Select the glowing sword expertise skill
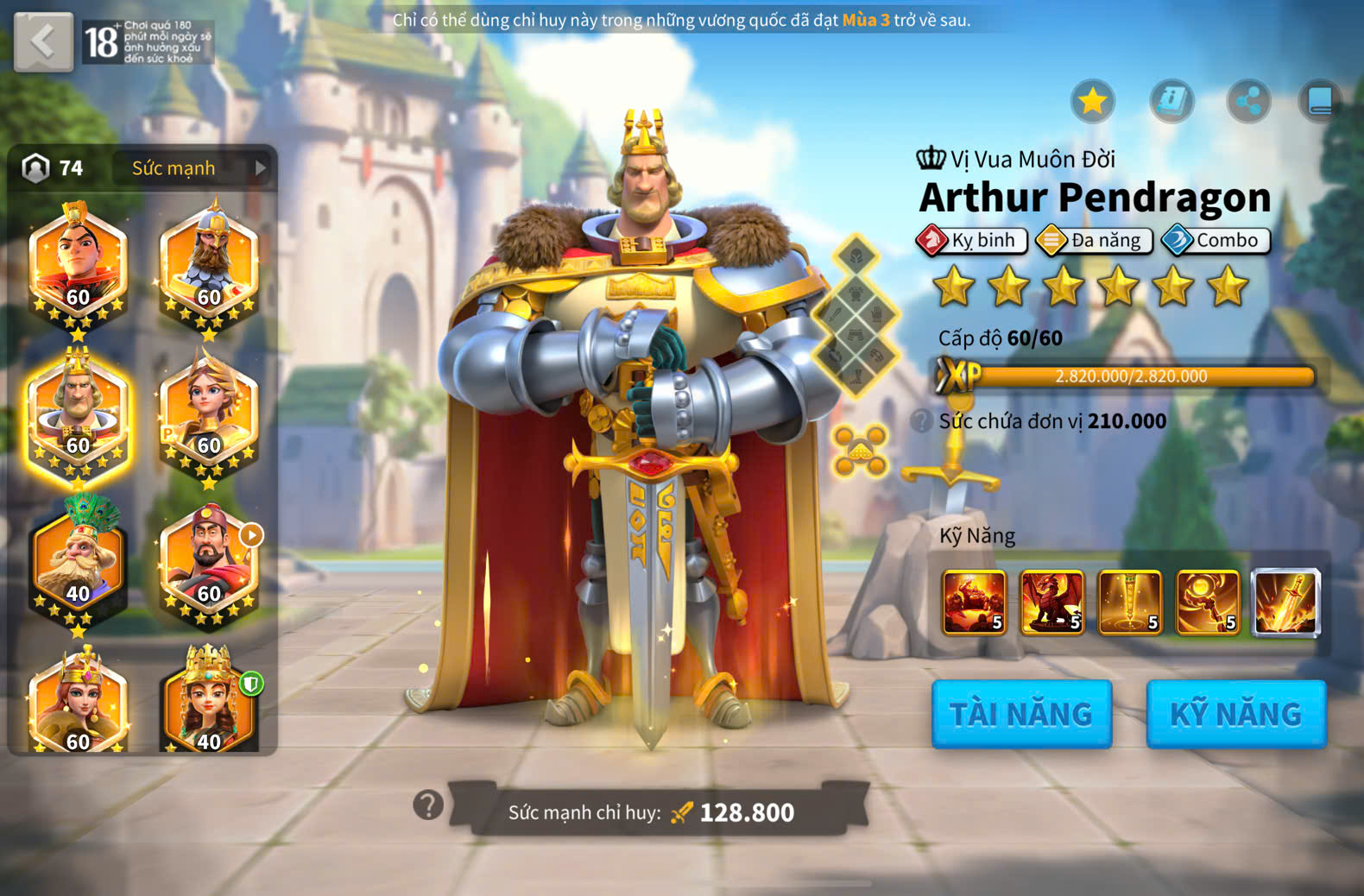 [1285, 602]
